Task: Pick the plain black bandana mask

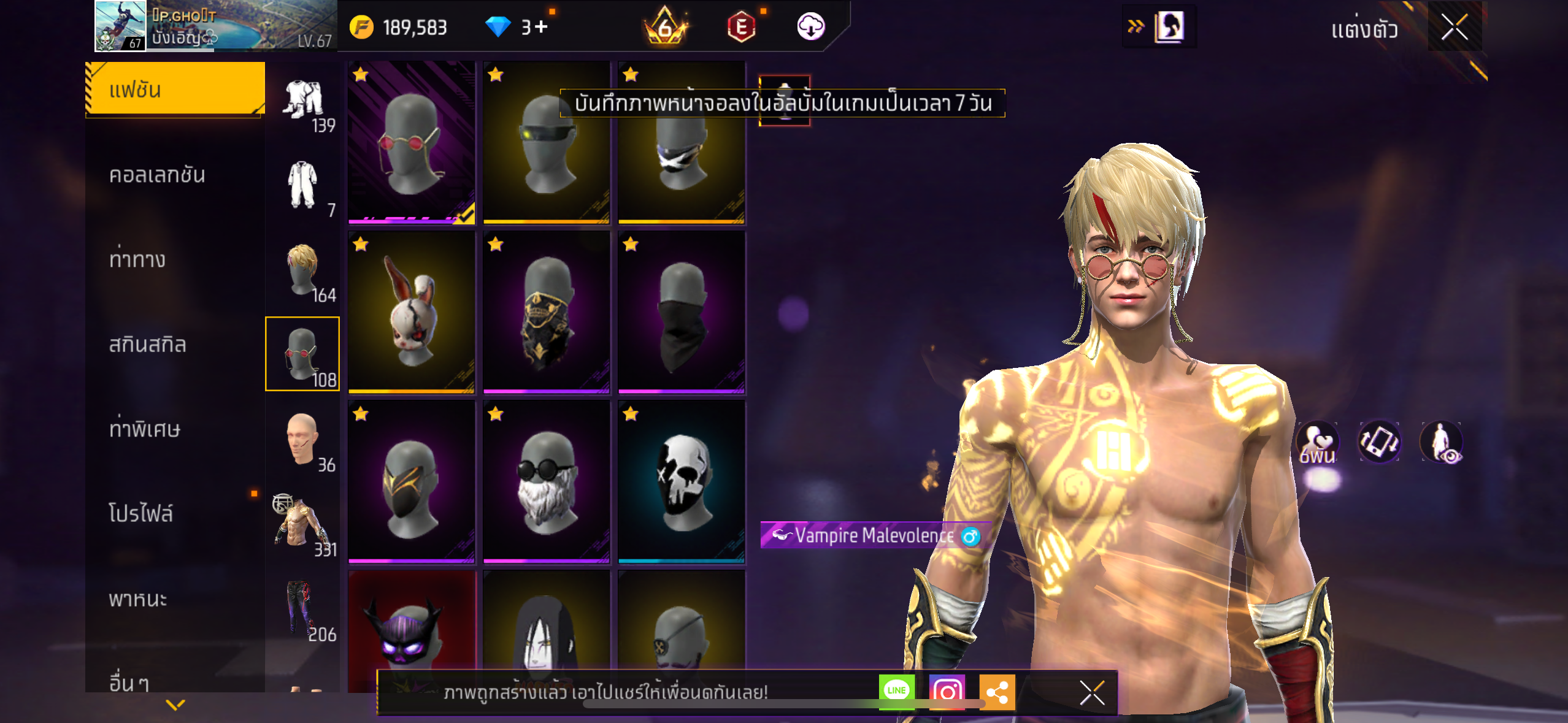Action: (x=682, y=312)
